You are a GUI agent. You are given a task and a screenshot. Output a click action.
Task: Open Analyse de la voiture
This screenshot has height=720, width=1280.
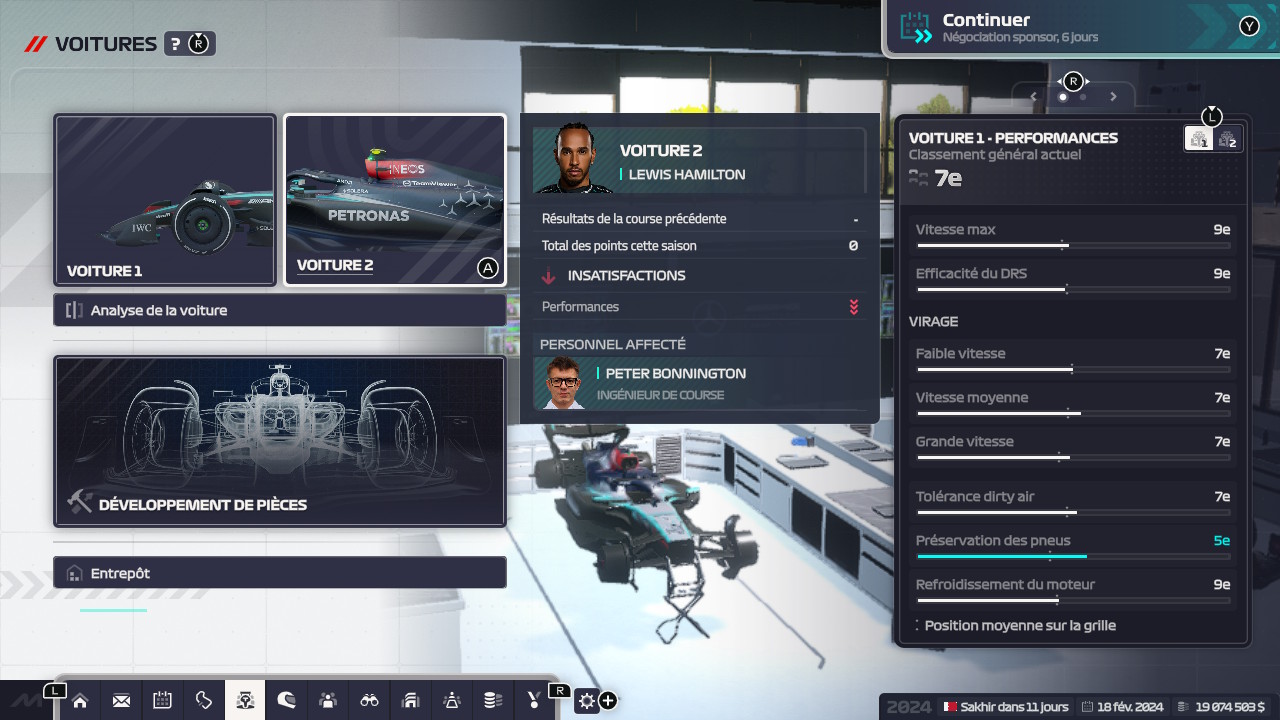click(280, 310)
